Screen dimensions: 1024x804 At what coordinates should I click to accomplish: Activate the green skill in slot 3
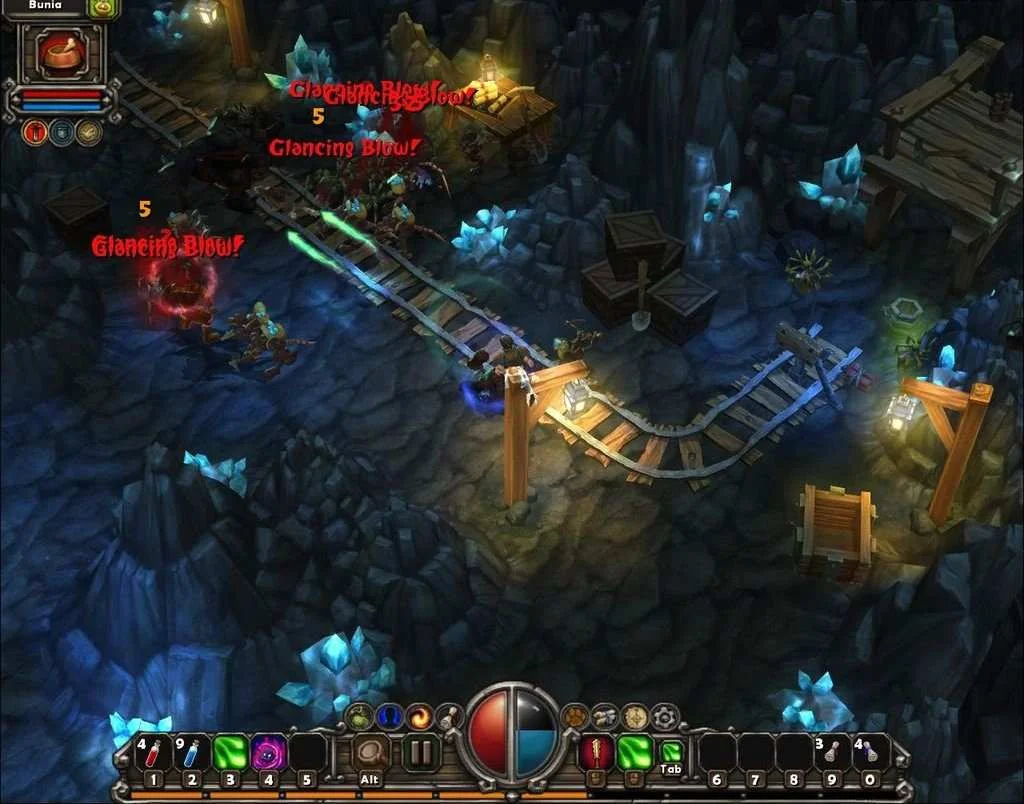(230, 753)
